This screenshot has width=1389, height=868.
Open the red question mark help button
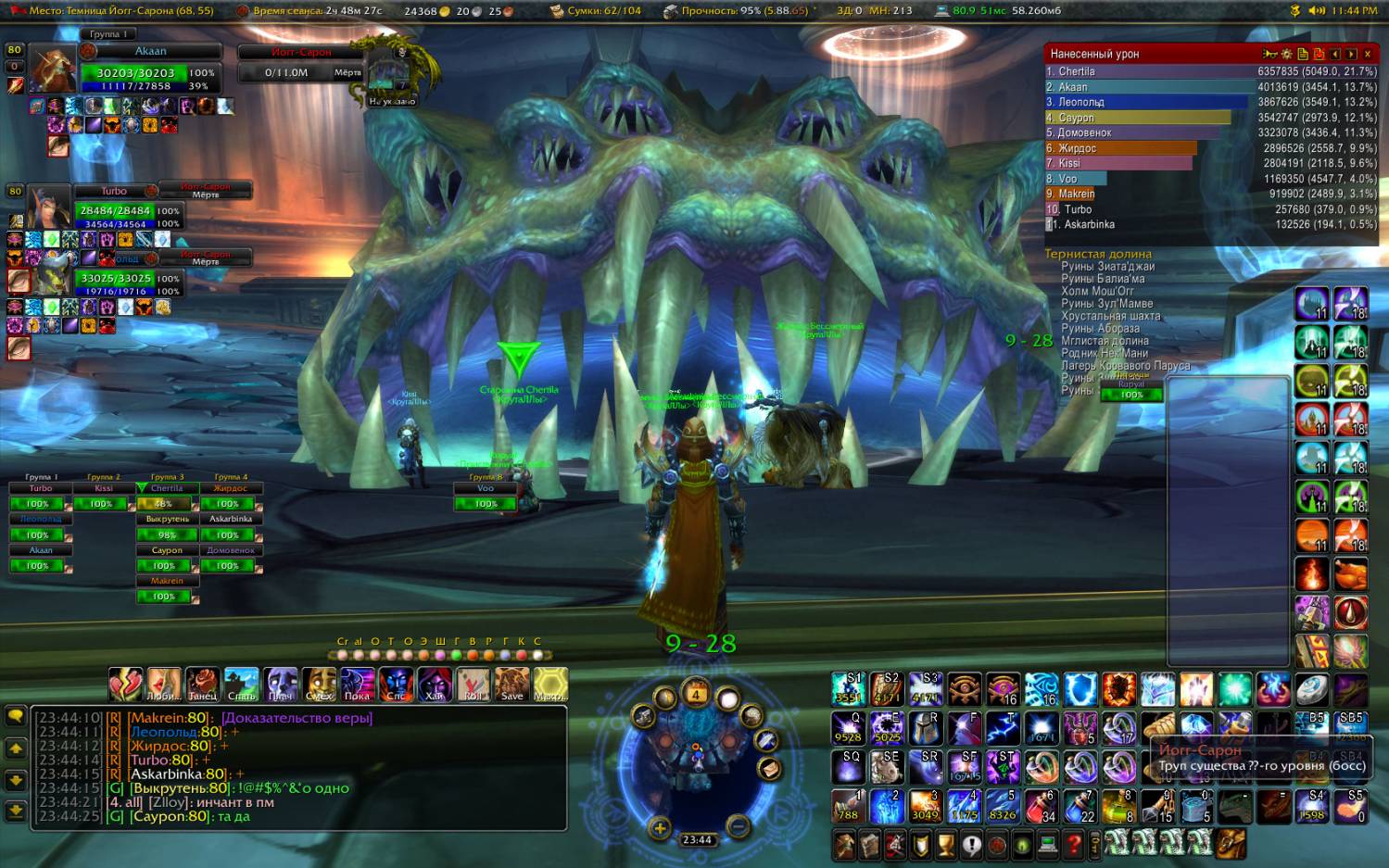[1073, 844]
